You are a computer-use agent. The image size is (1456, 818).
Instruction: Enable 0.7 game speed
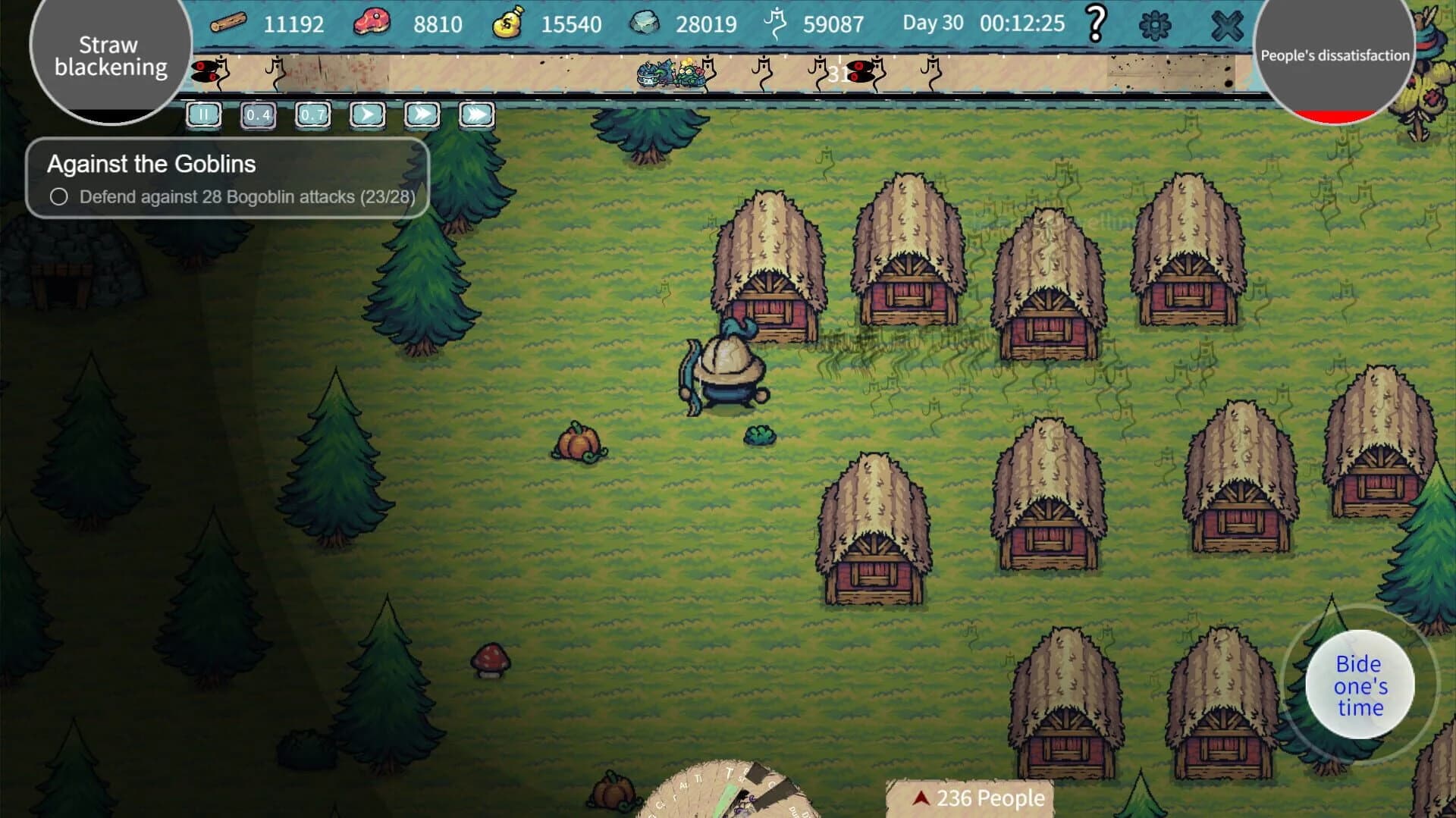click(312, 115)
